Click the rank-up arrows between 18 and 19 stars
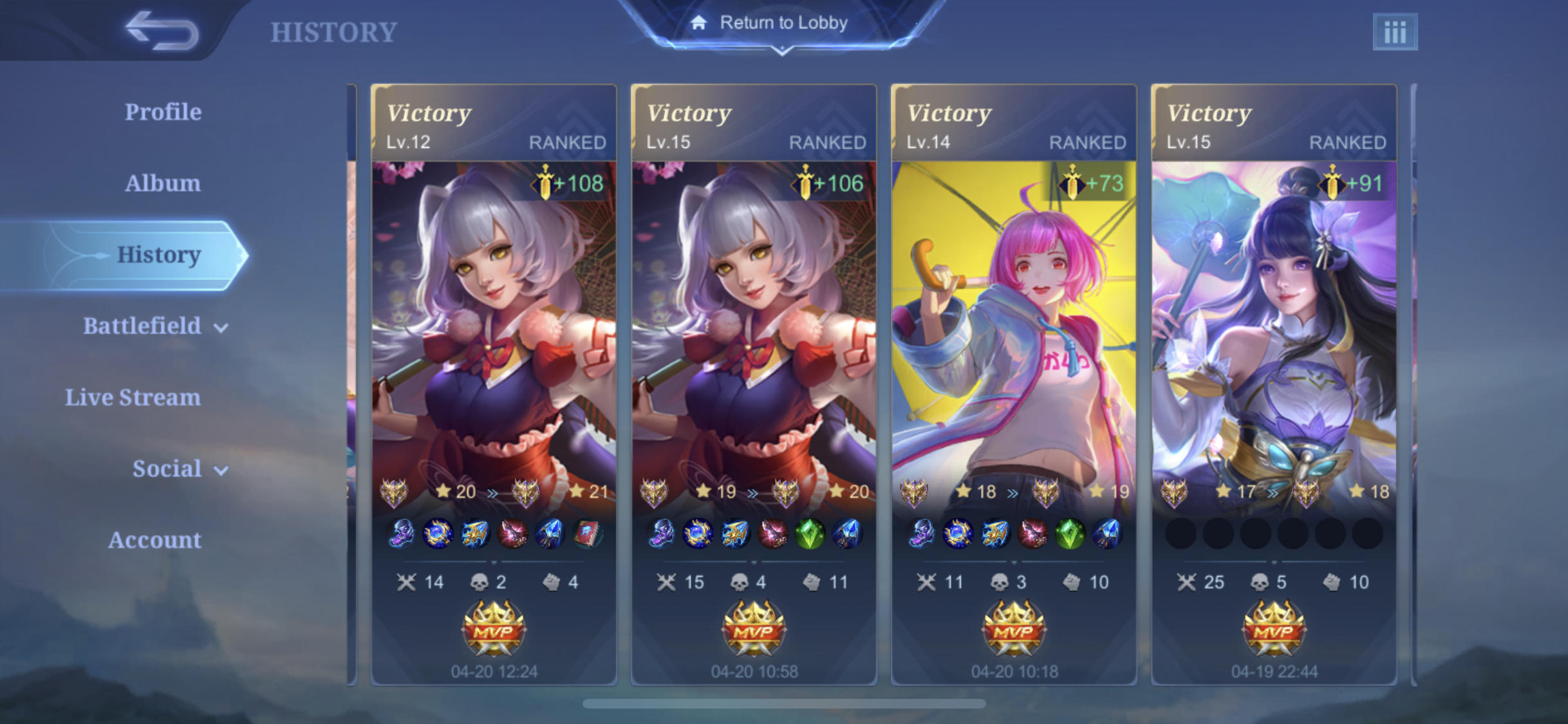The image size is (1568, 724). [x=1013, y=492]
